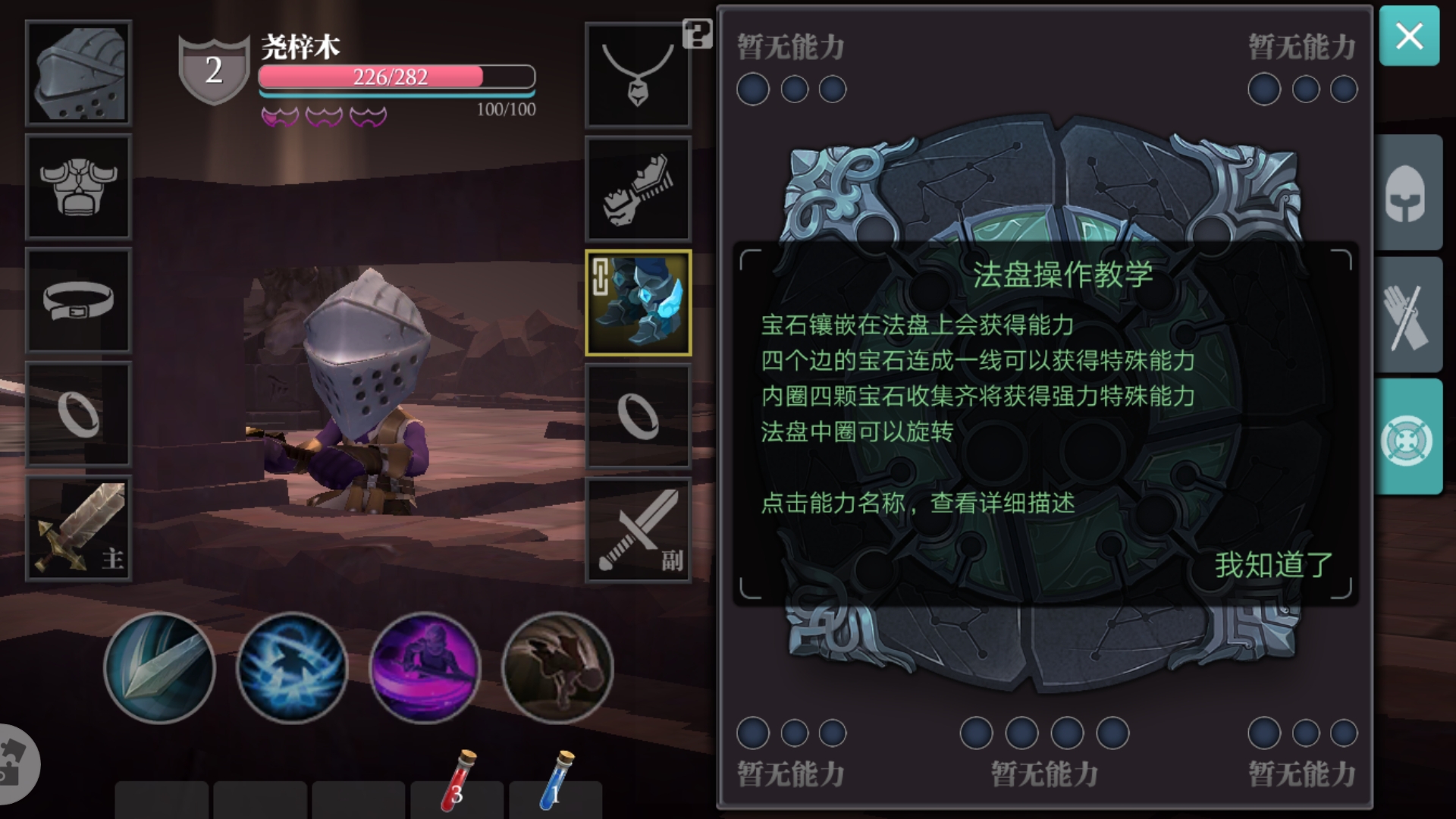This screenshot has height=819, width=1456.
Task: Select the equipped blue boots item
Action: point(638,303)
